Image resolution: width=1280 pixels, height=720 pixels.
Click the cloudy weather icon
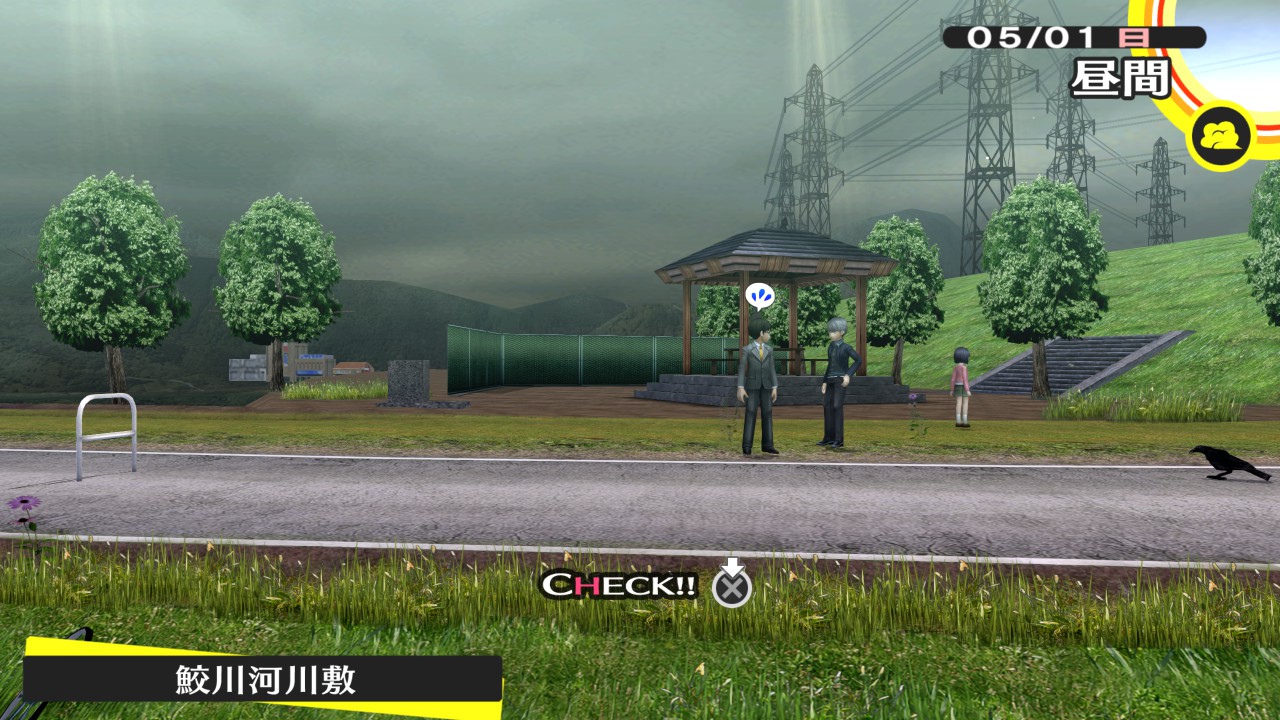tap(1220, 135)
